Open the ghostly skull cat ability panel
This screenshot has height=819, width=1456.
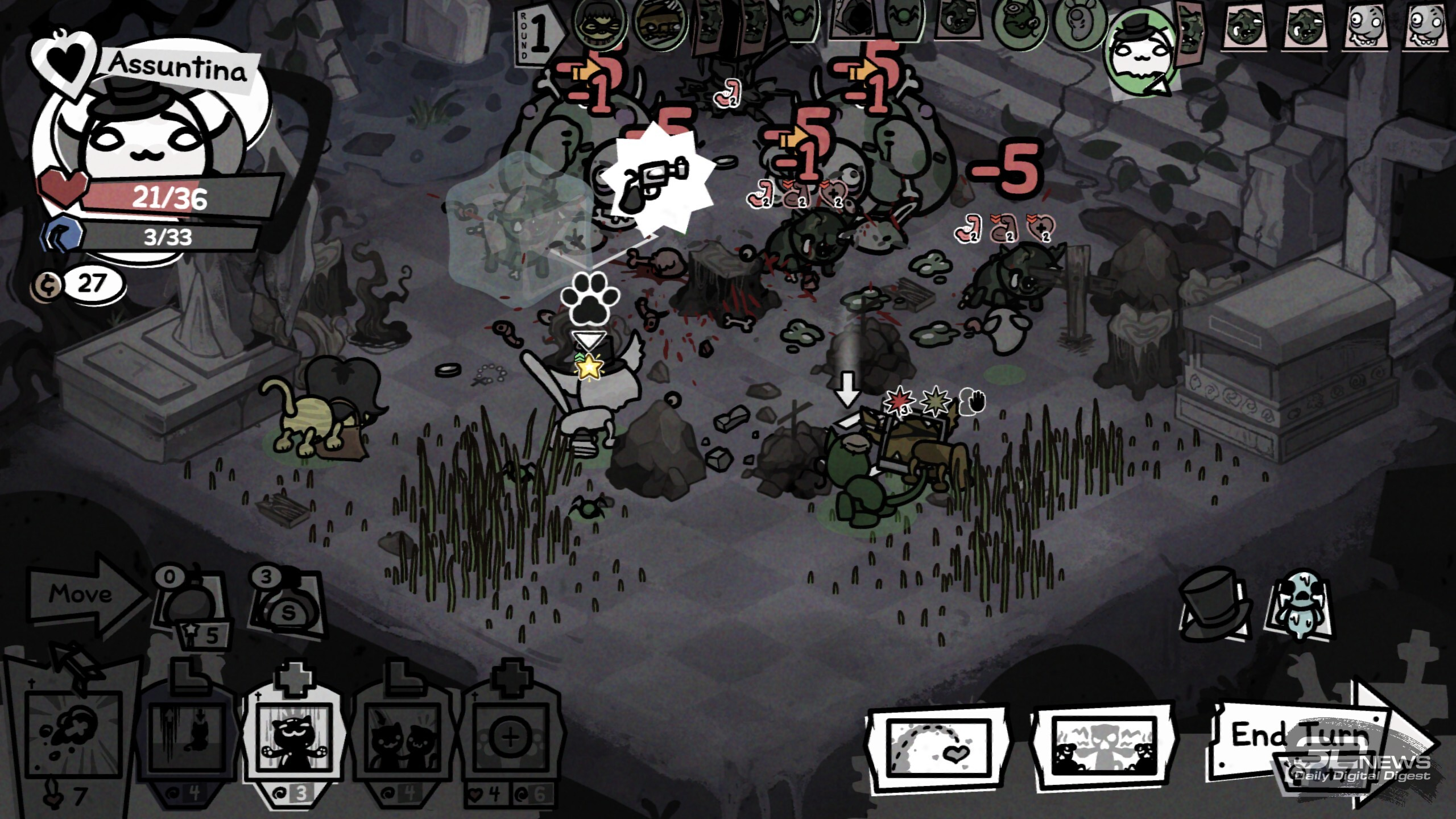tap(1102, 746)
